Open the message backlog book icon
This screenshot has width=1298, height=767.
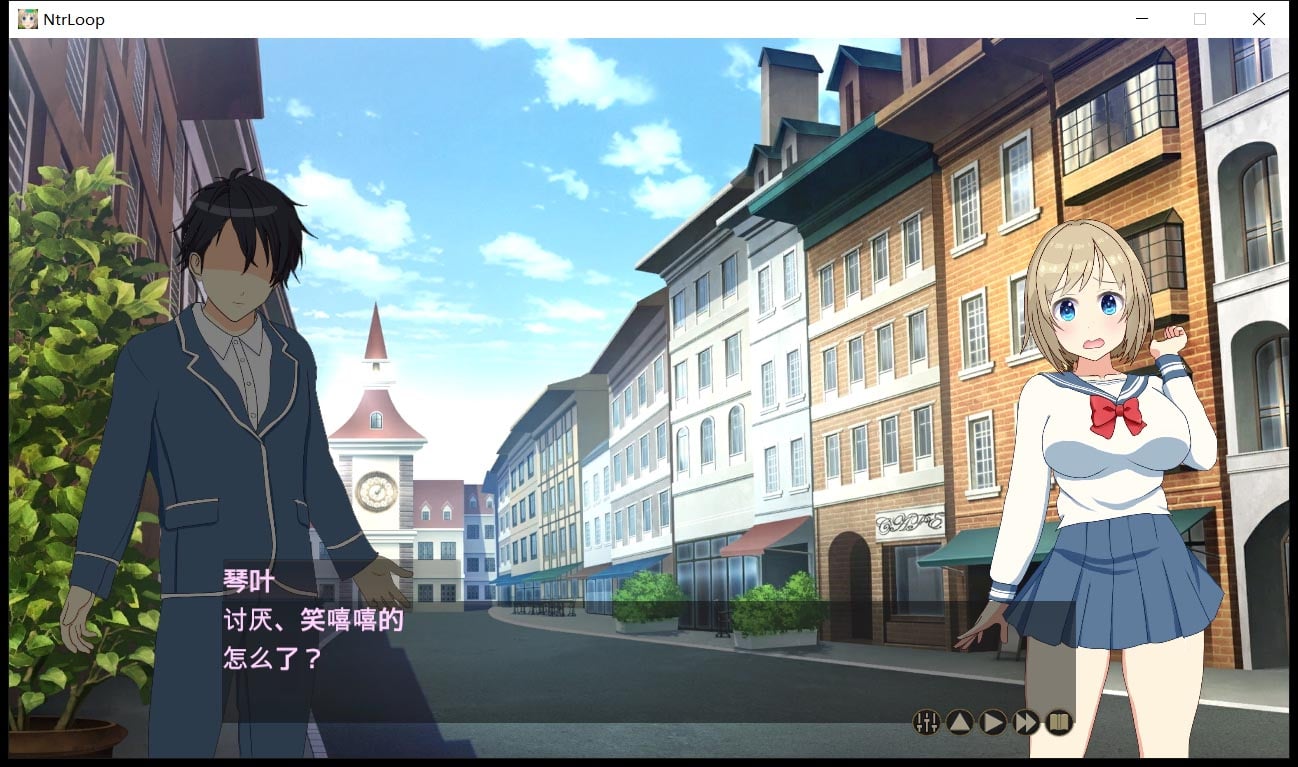point(1057,722)
